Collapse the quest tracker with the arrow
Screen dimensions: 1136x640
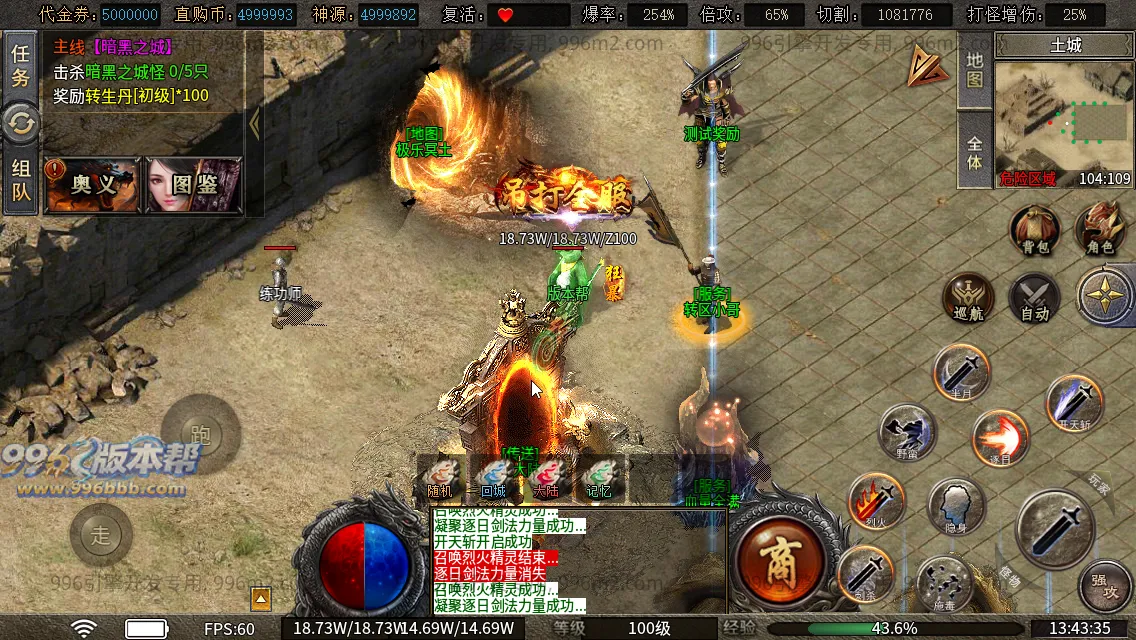pos(254,123)
